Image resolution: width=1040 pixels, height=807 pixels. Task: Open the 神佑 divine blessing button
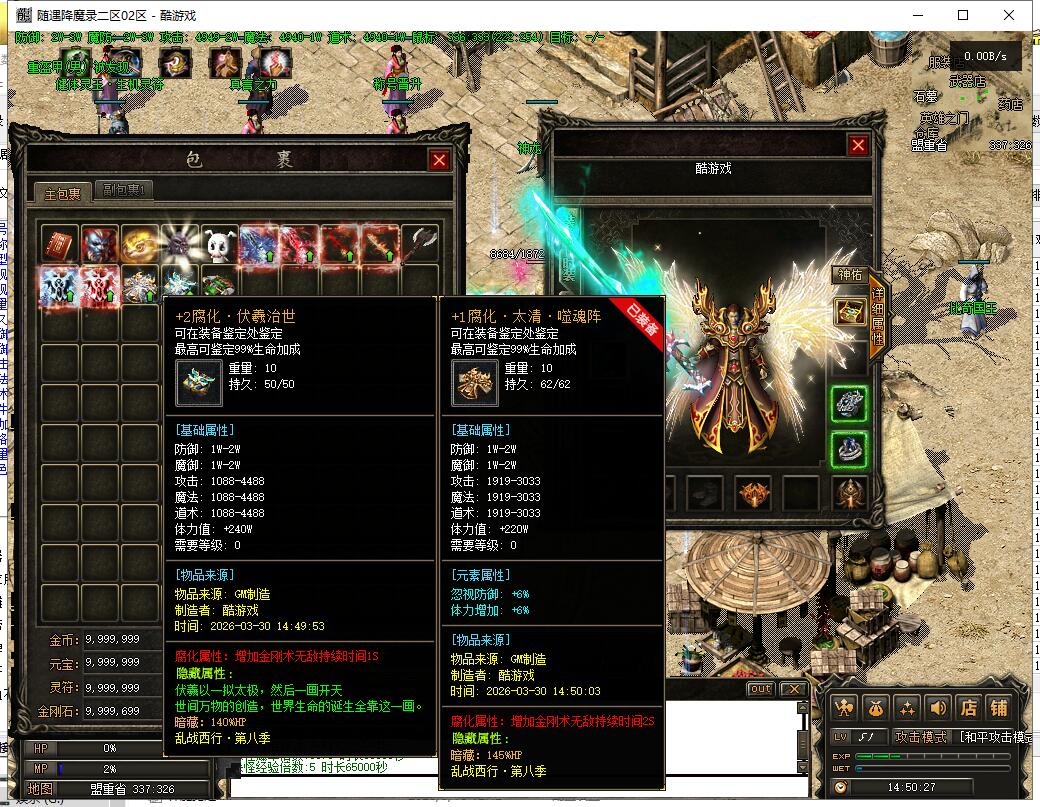point(849,274)
